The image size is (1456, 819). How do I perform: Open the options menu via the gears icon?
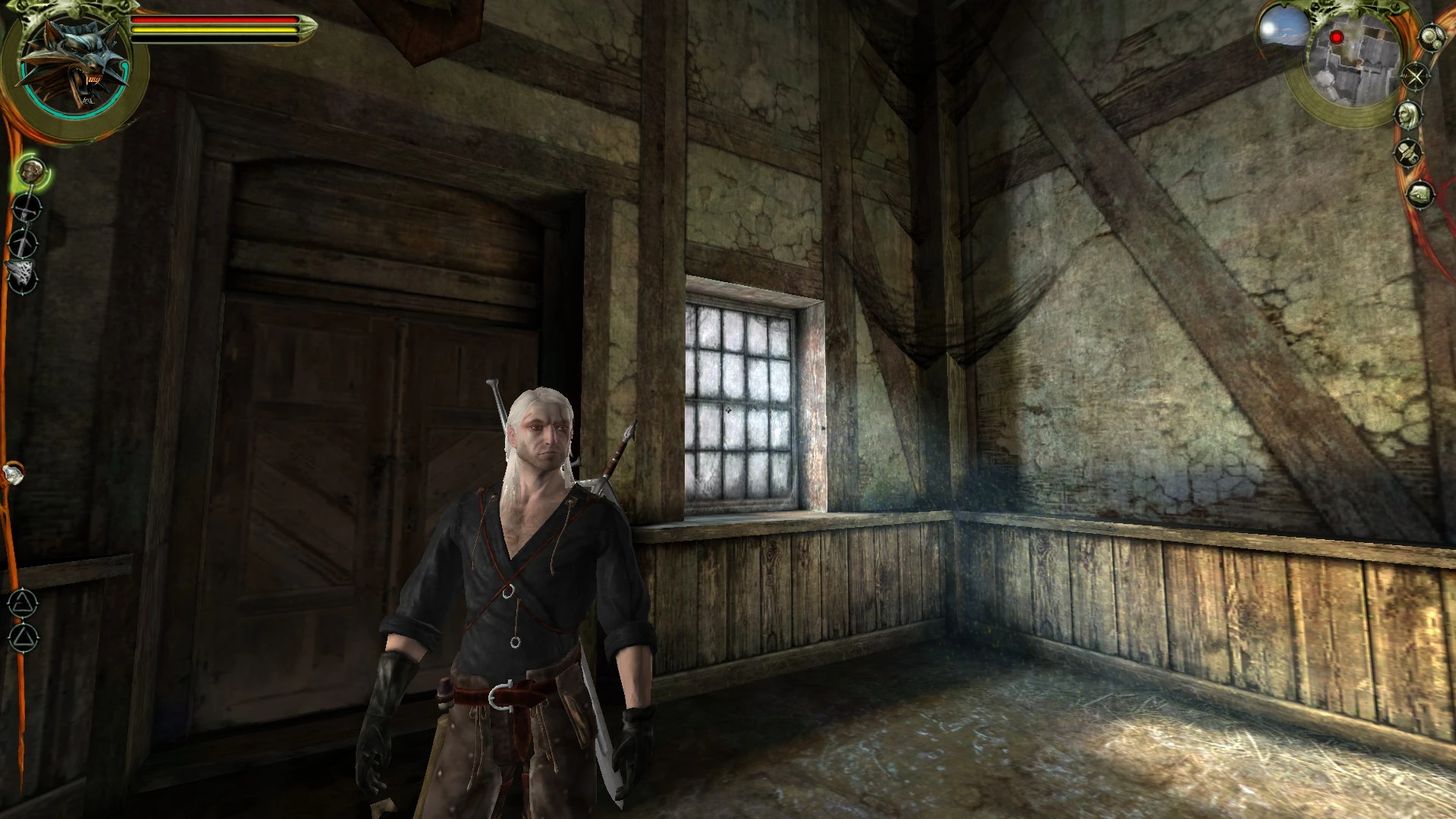pyautogui.click(x=1432, y=37)
